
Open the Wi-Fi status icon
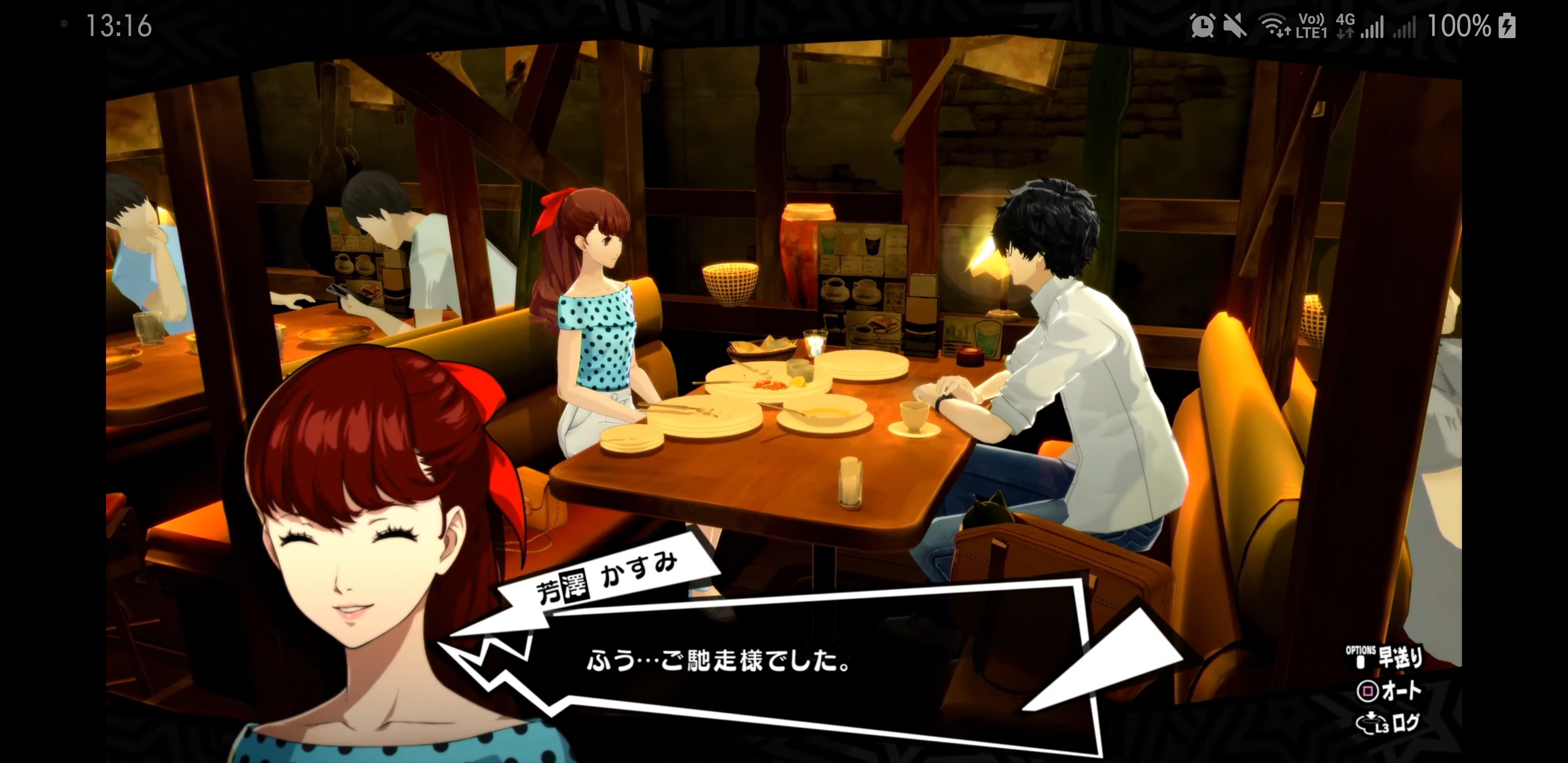pos(1273,25)
